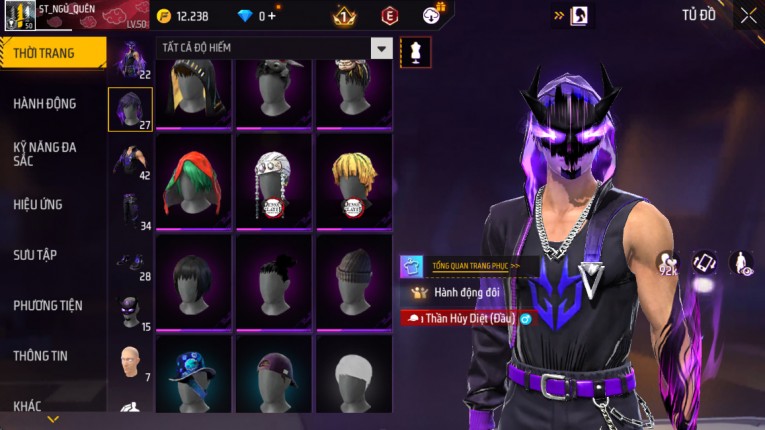Switch to the SƯU TẬP tab

point(35,255)
